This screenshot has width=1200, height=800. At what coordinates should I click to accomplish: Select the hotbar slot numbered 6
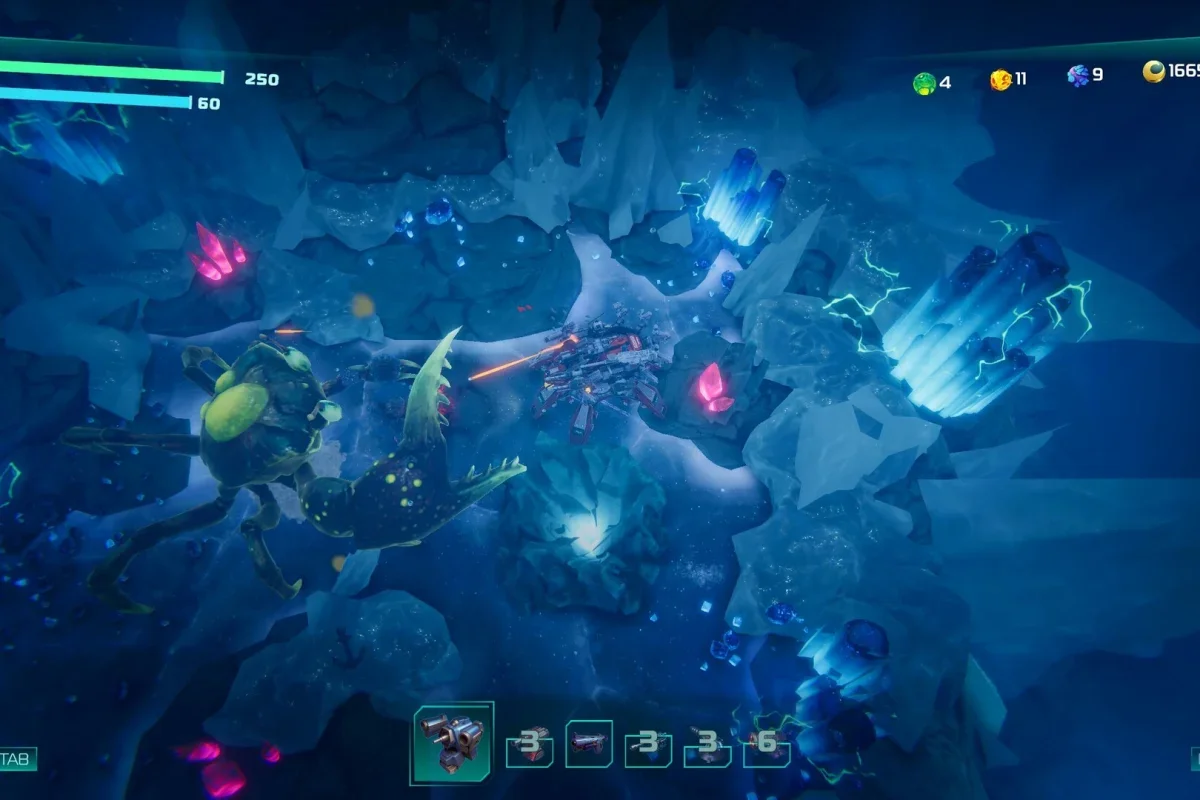(767, 746)
